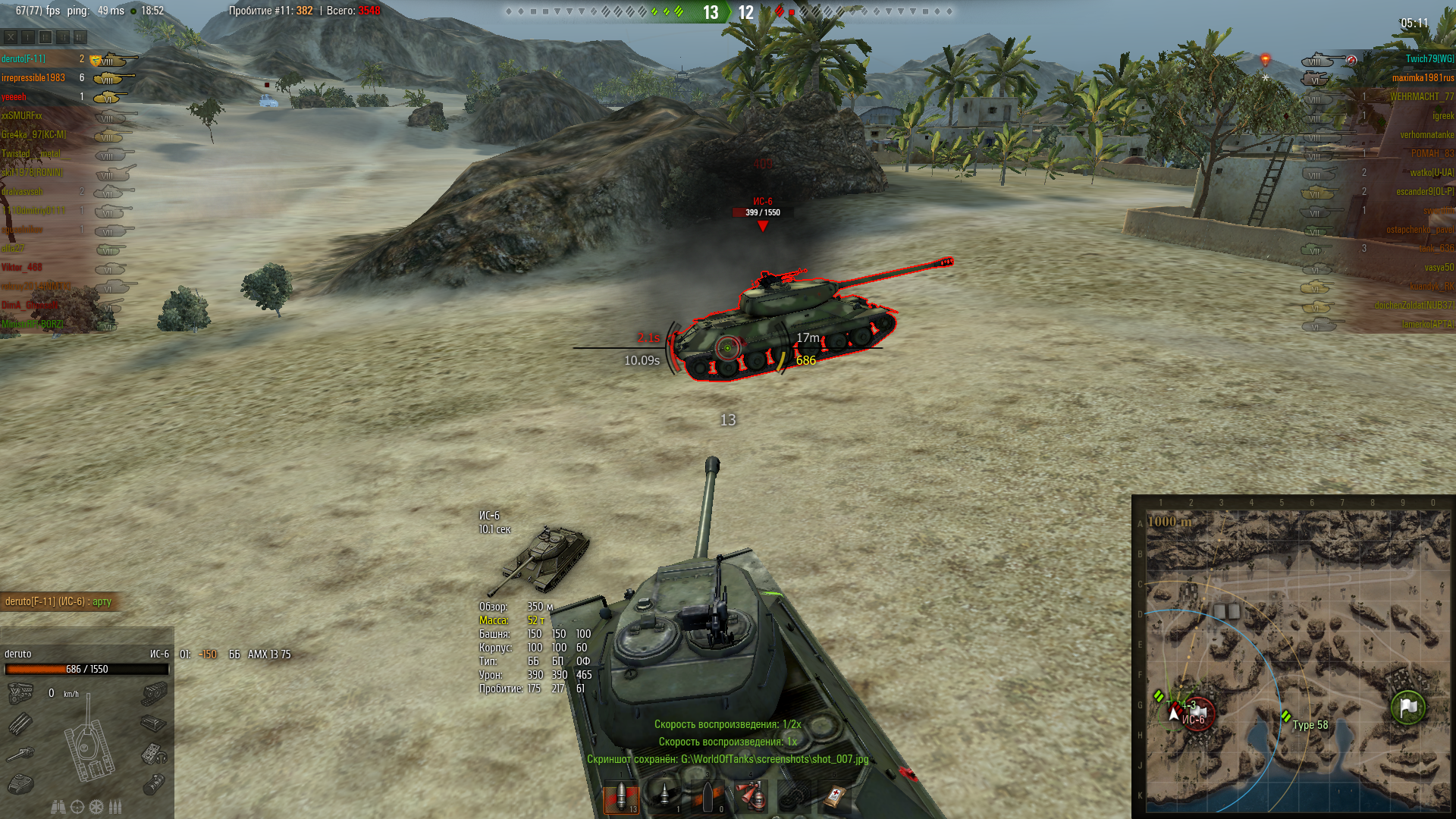Use the first aid kit consumable
The width and height of the screenshot is (1456, 819).
coord(836,798)
